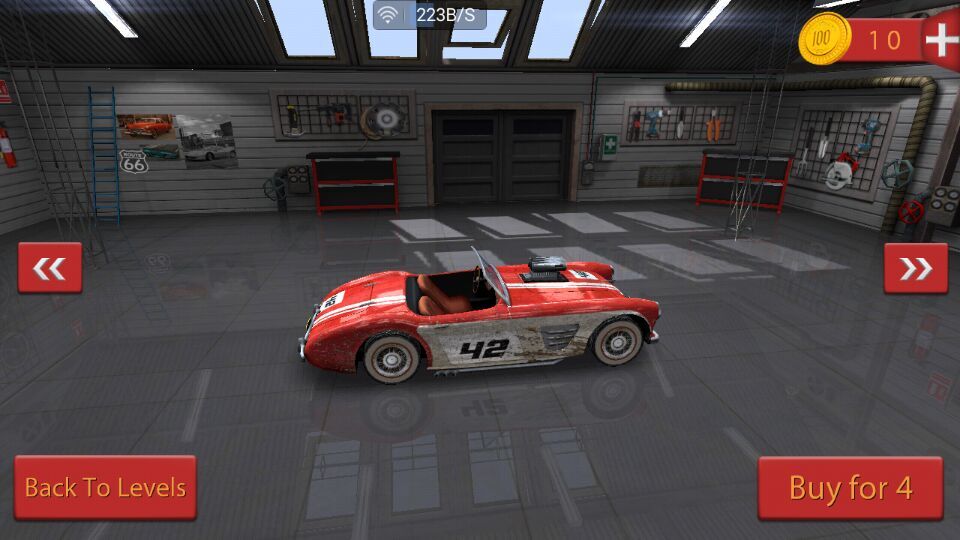This screenshot has width=960, height=540.
Task: Show the previous car with left arrows
Action: pos(50,268)
